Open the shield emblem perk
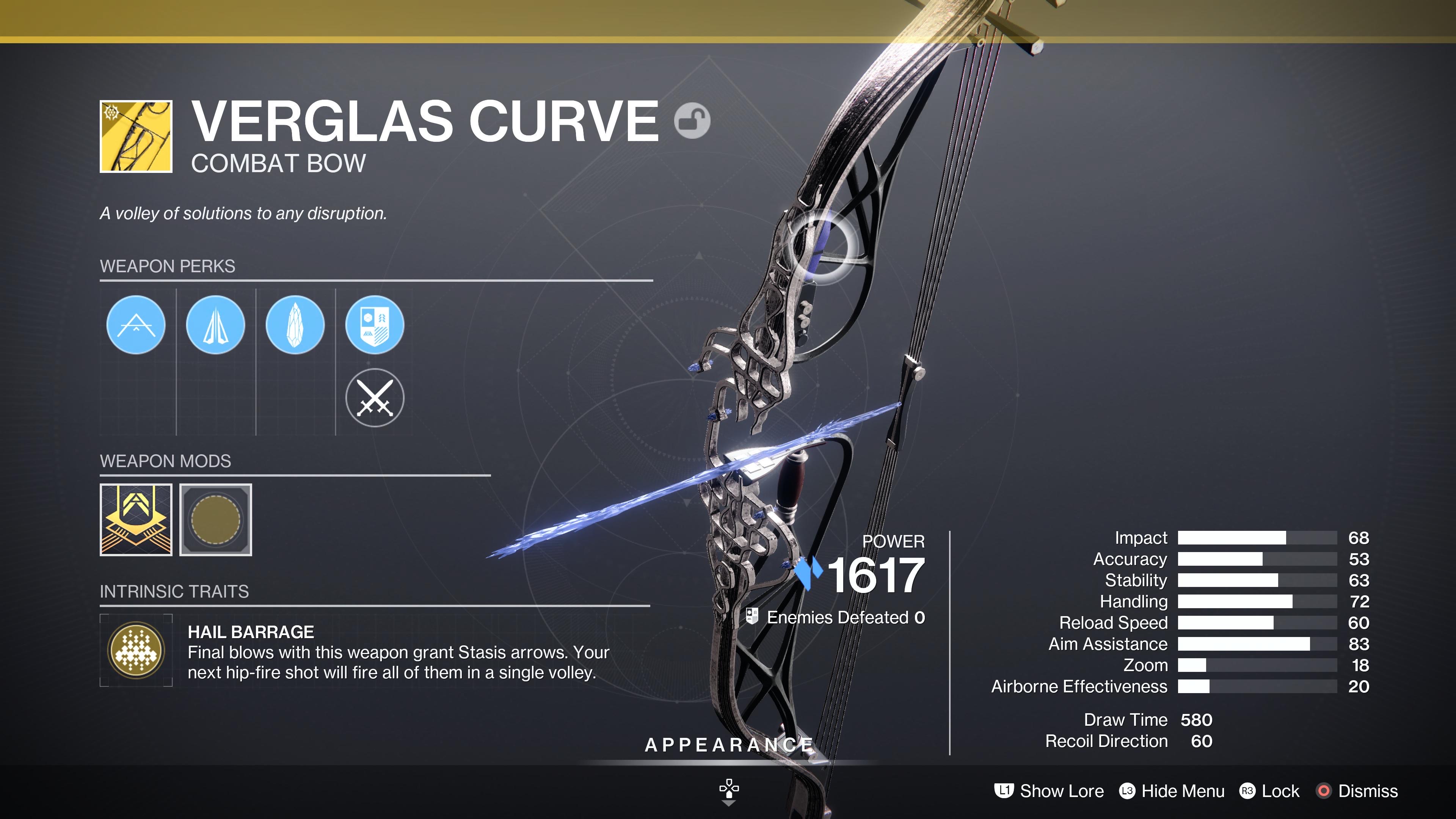Viewport: 1456px width, 819px height. click(375, 325)
